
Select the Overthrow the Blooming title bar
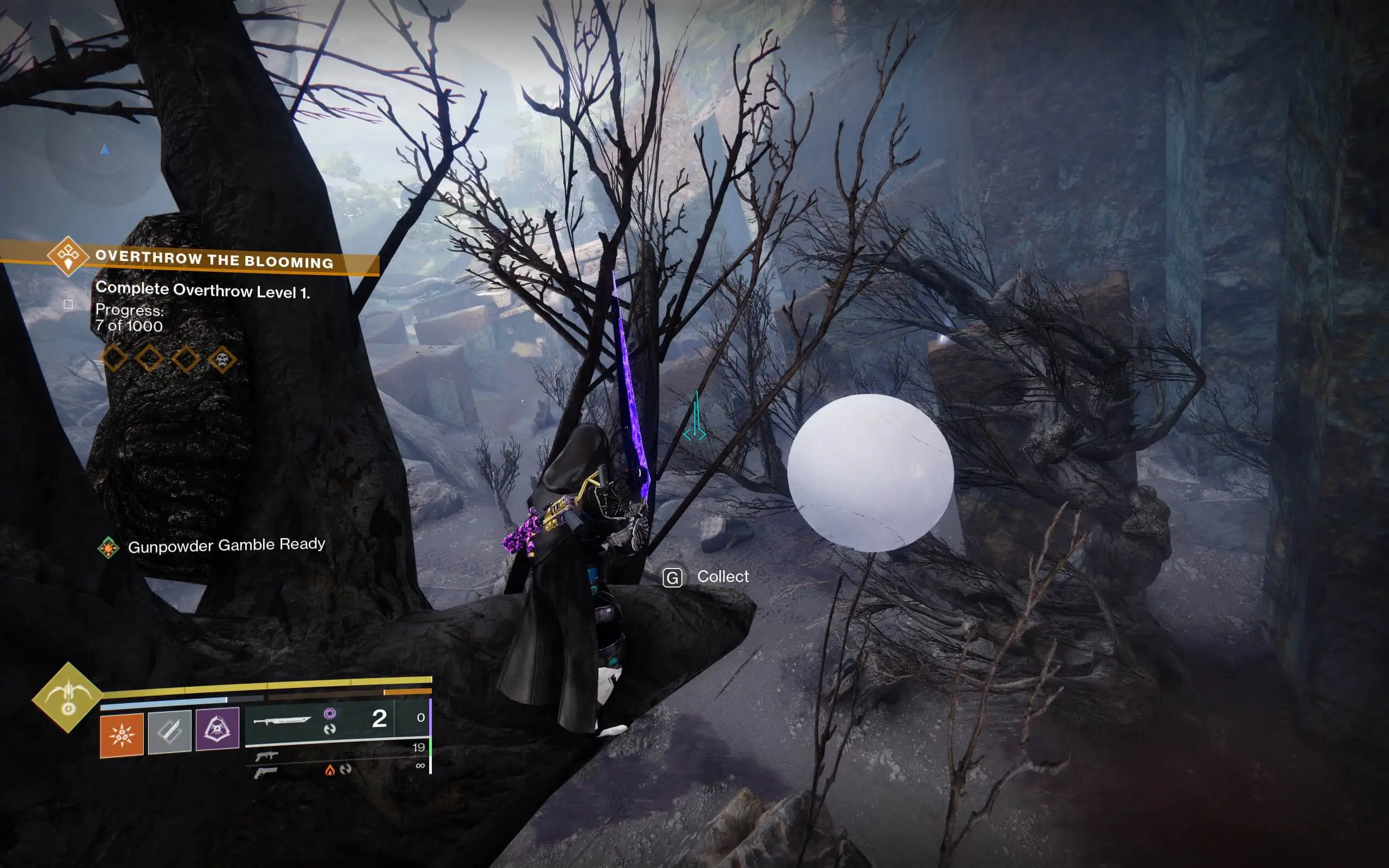215,259
